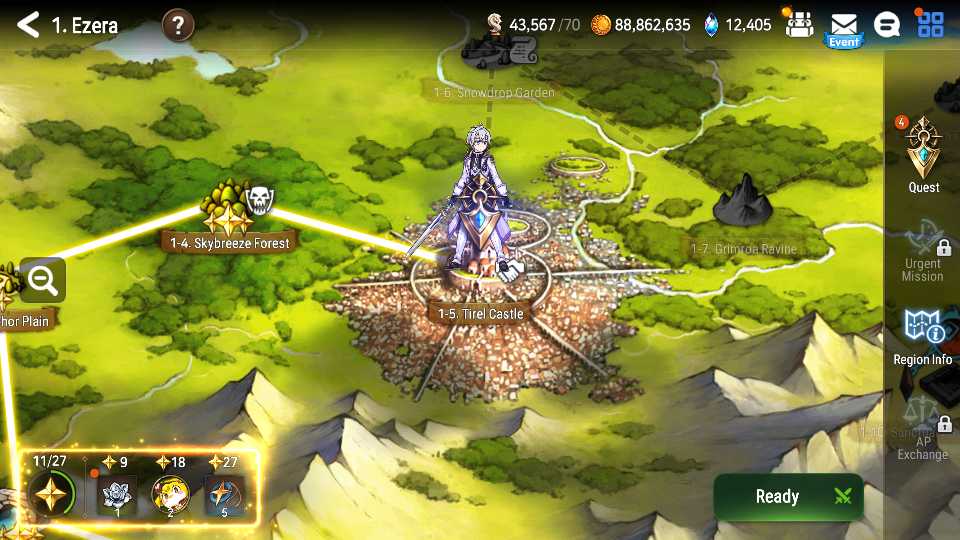Select the 1-6. Snowdrop Garden stage
The width and height of the screenshot is (960, 540).
pos(494,92)
